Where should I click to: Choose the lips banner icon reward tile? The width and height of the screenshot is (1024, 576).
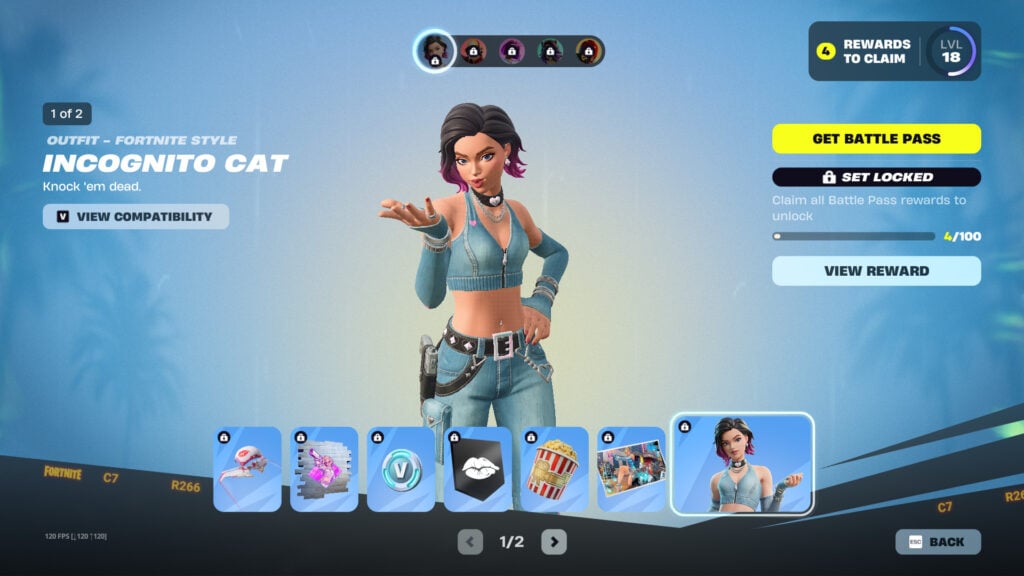pyautogui.click(x=478, y=470)
